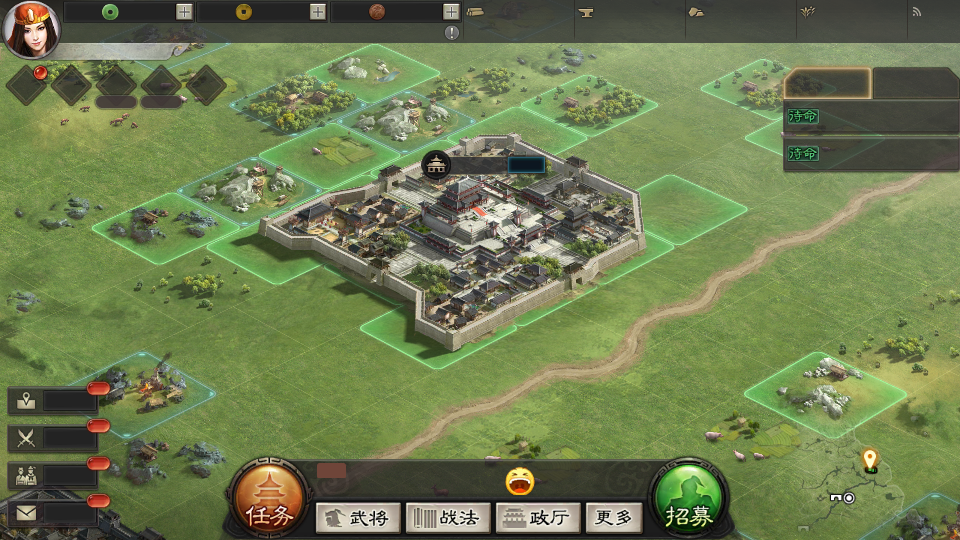Click the exclamation mark info icon
This screenshot has height=540, width=960.
pyautogui.click(x=452, y=33)
